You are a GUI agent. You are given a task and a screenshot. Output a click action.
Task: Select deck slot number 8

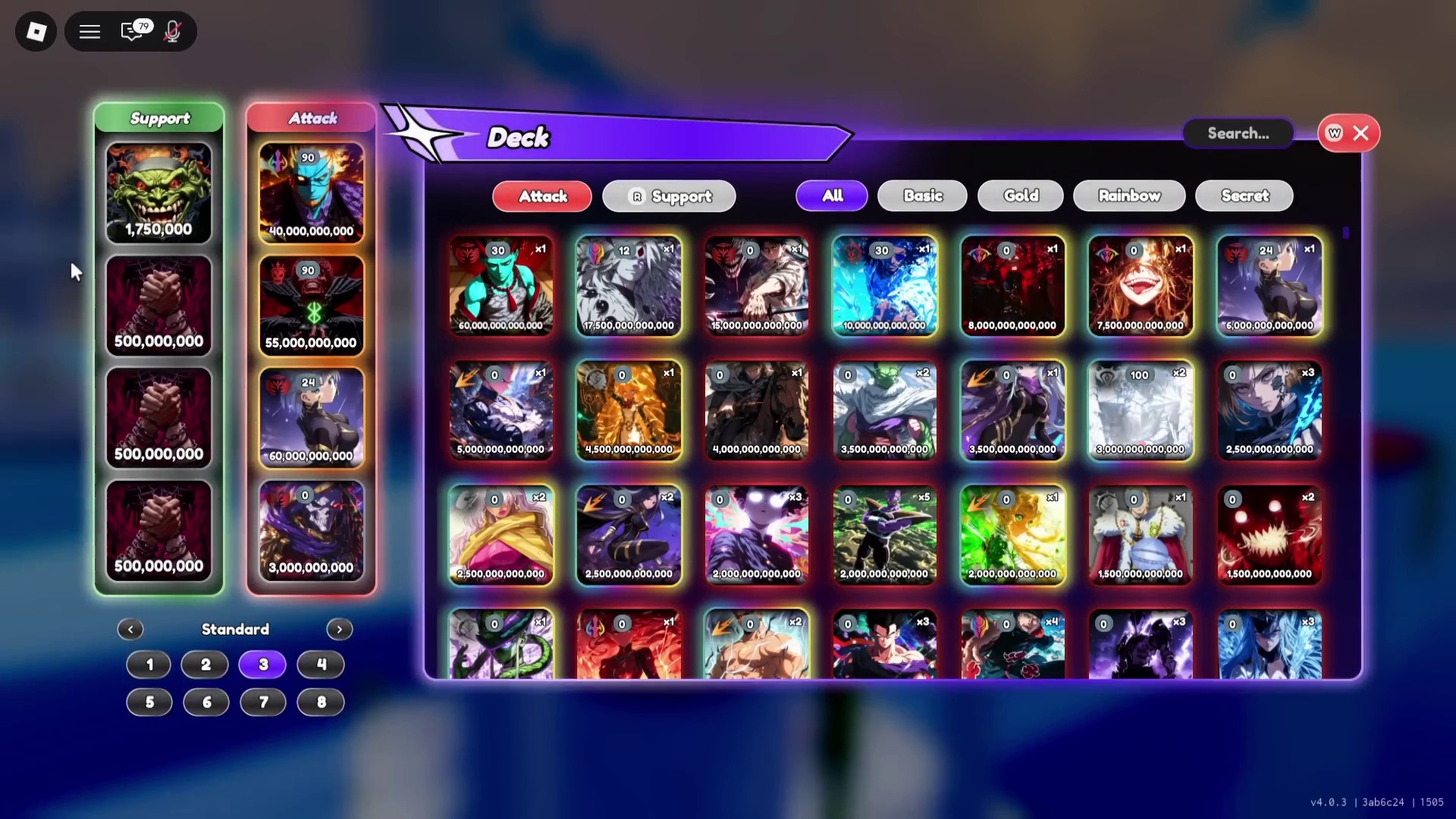(320, 702)
